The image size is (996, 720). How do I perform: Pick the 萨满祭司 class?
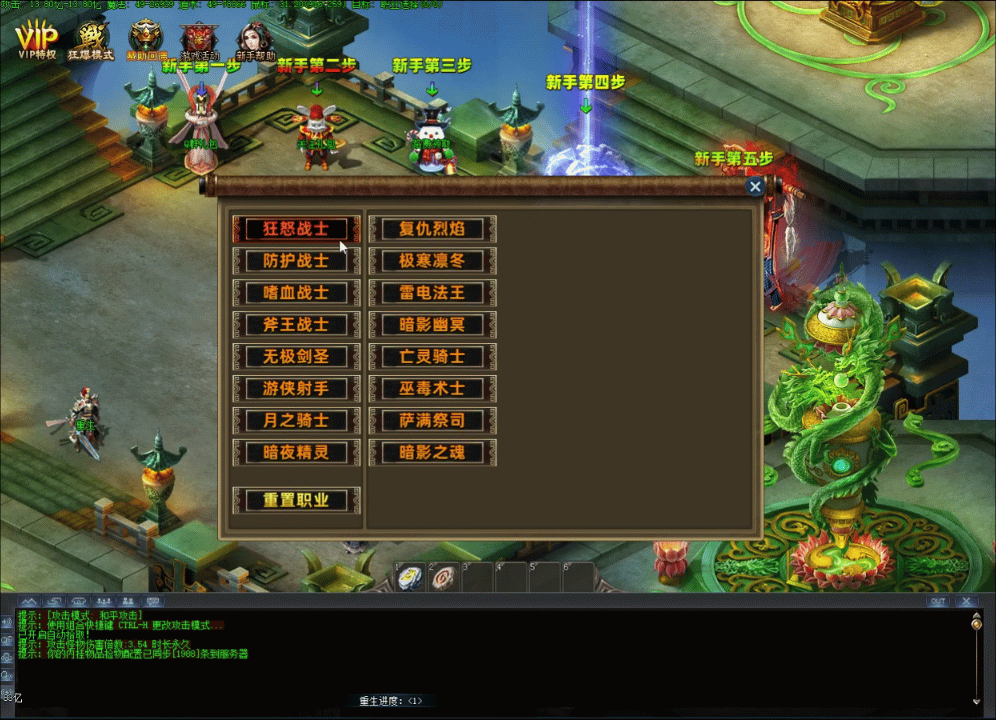(433, 420)
